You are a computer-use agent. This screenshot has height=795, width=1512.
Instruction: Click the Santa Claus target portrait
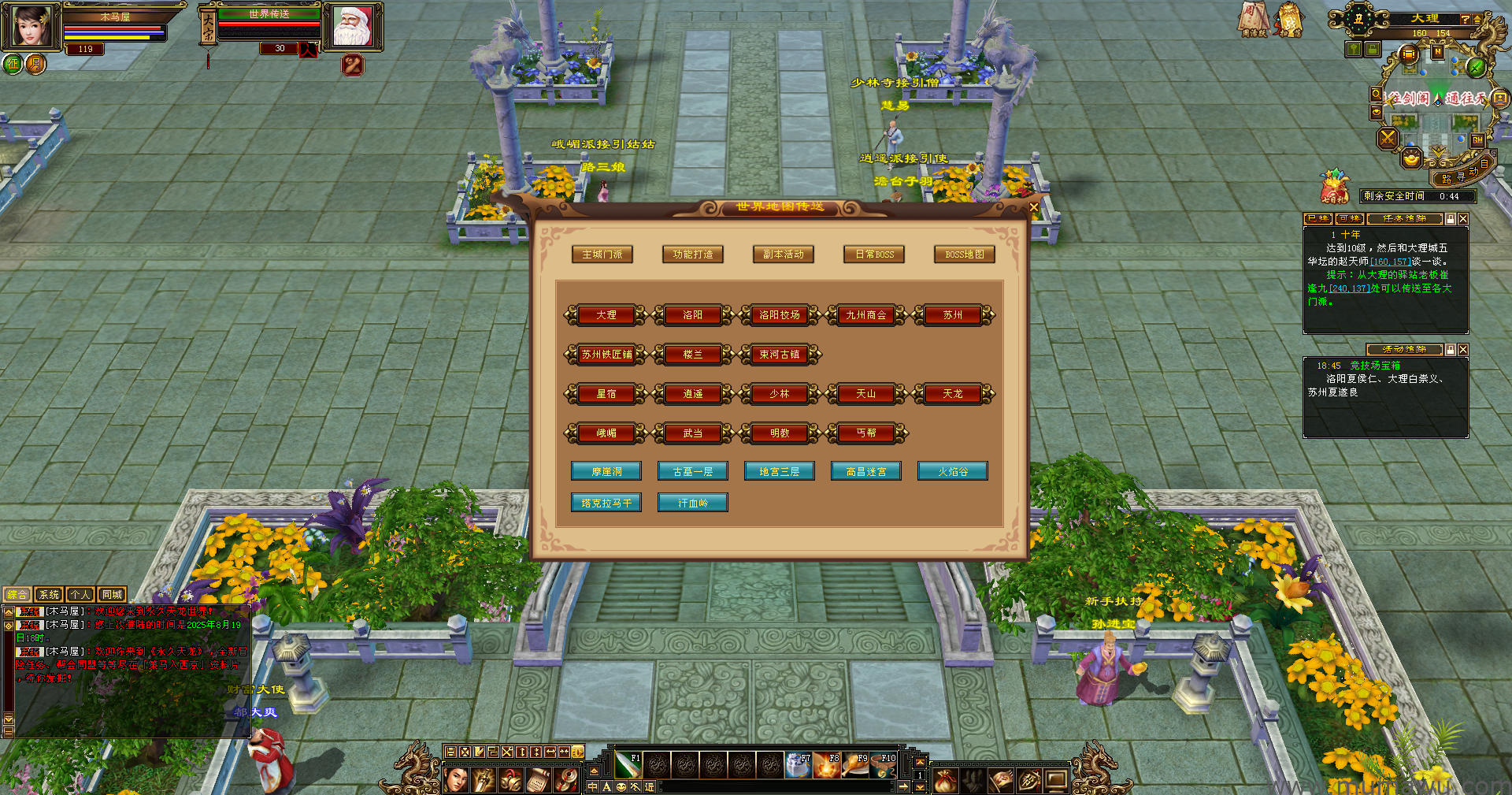coord(352,27)
